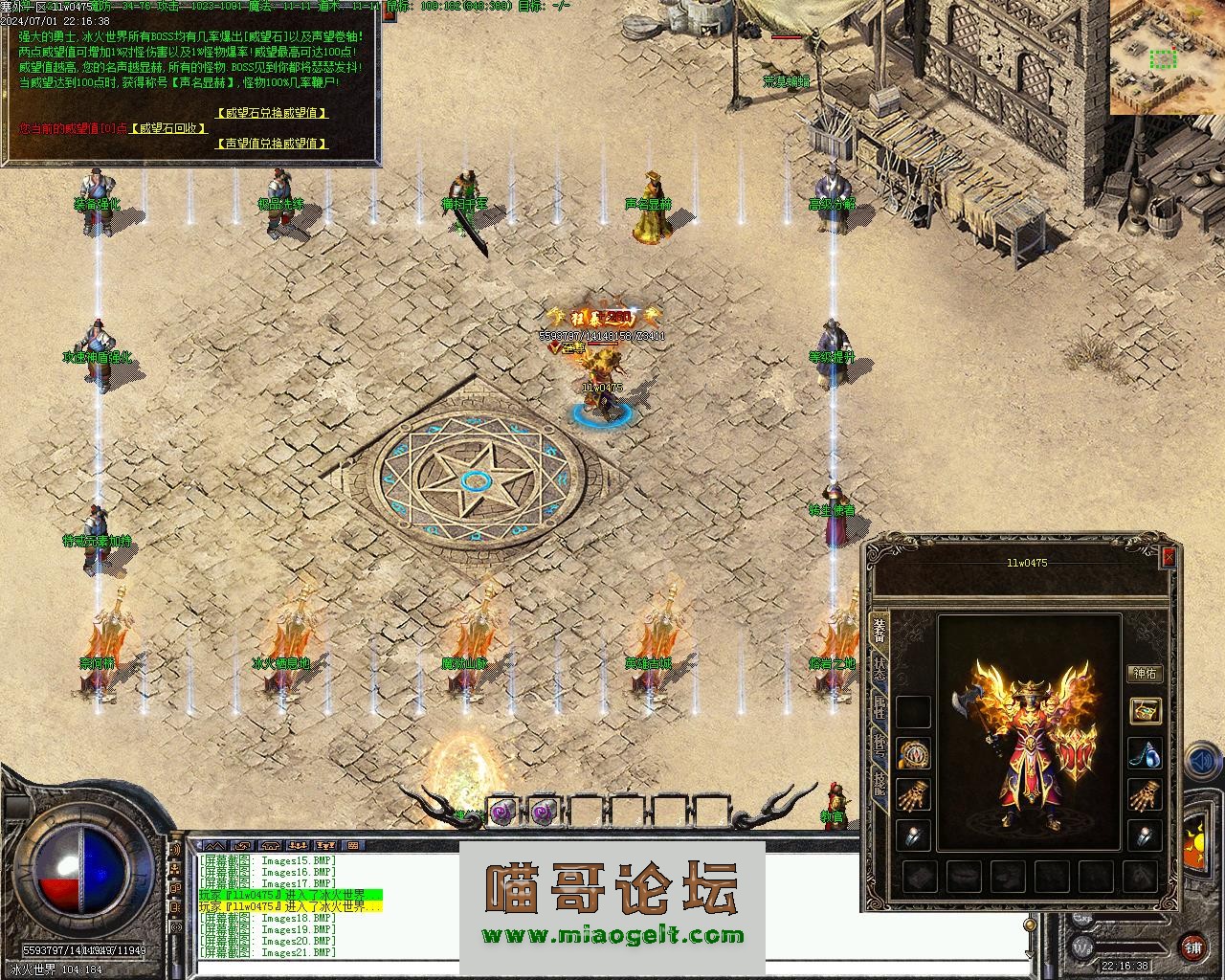The height and width of the screenshot is (980, 1225).
Task: Choose the 威望石兑换威望值 dialogue option
Action: 272,113
